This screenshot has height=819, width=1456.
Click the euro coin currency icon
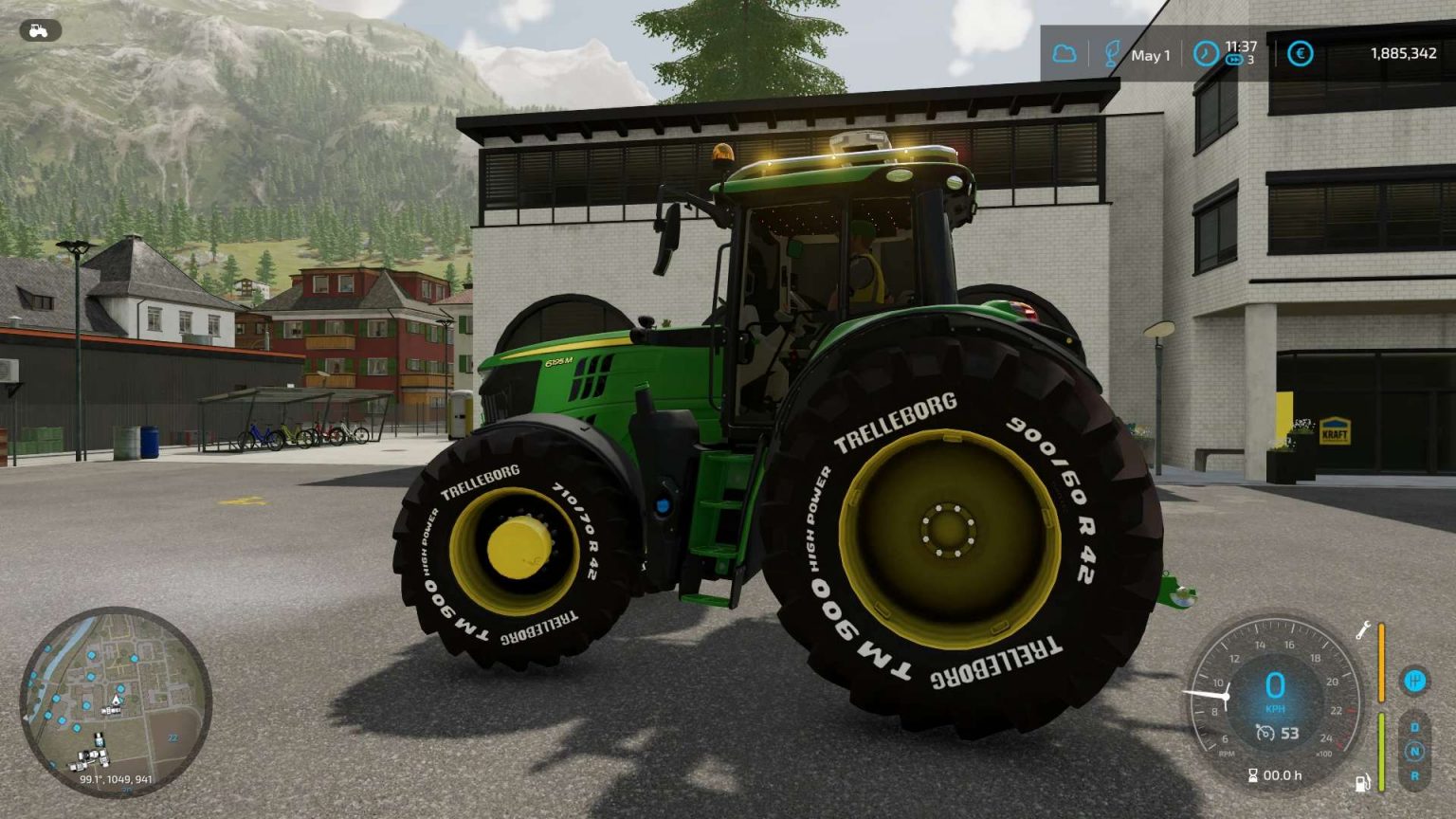click(1301, 53)
